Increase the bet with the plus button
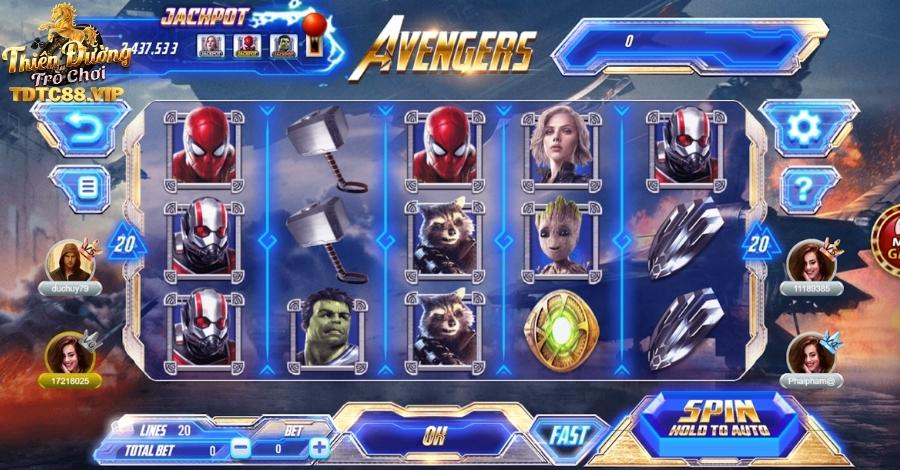900x470 pixels. tap(318, 448)
